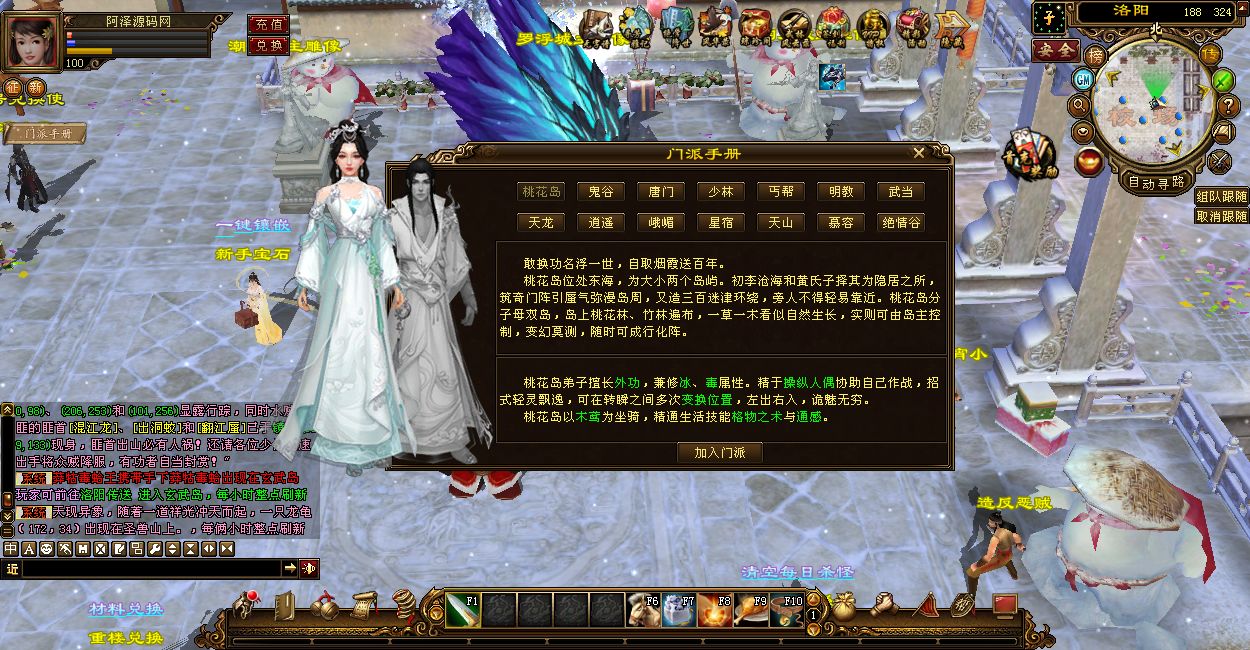Choose the 少林 faction tab
Screen dimensions: 1250x650
[x=720, y=192]
